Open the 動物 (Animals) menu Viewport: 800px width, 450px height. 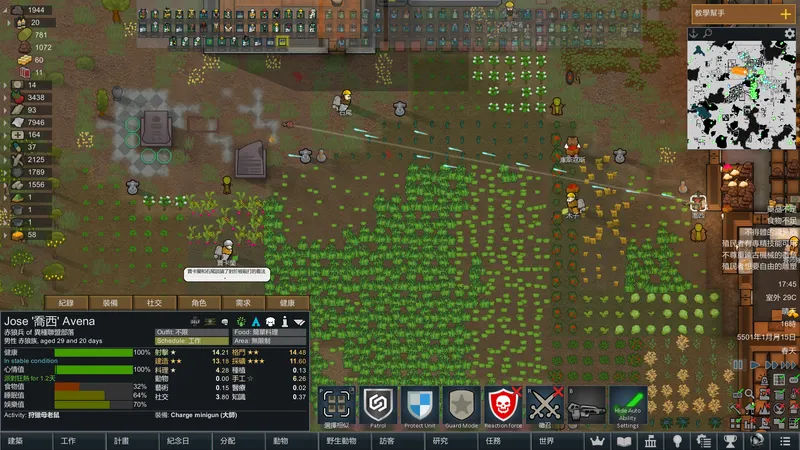coord(281,440)
